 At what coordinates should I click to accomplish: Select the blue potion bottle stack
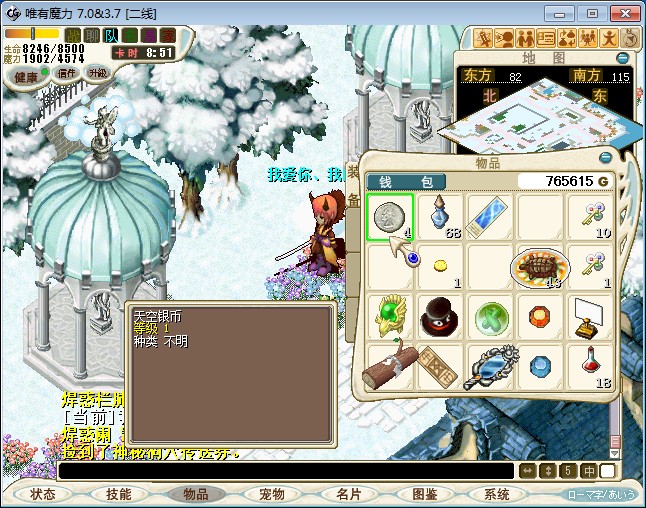point(439,217)
